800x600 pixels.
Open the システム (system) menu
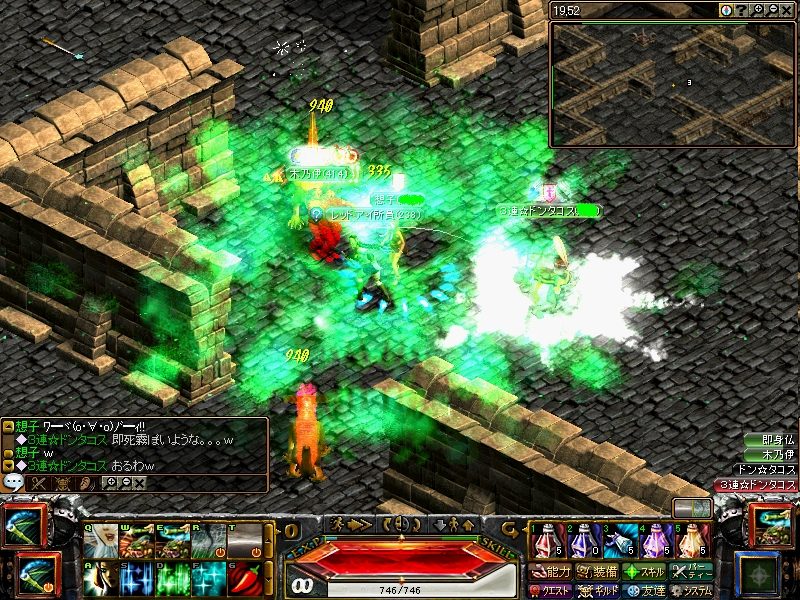692,591
